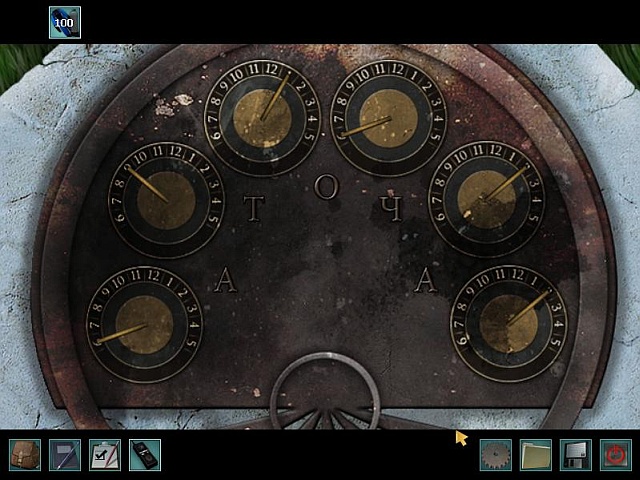Open the journal notebook with pen
This screenshot has height=480, width=640.
click(65, 455)
